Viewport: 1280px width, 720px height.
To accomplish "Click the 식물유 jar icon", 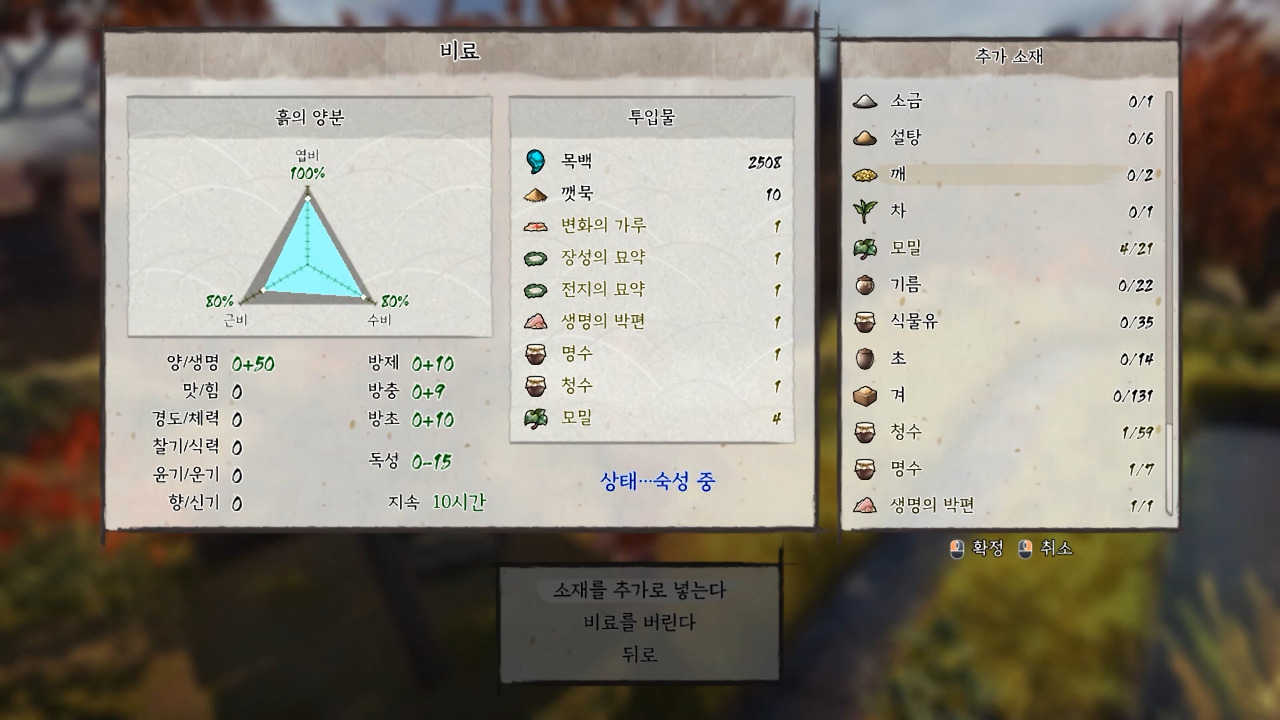I will (x=868, y=322).
